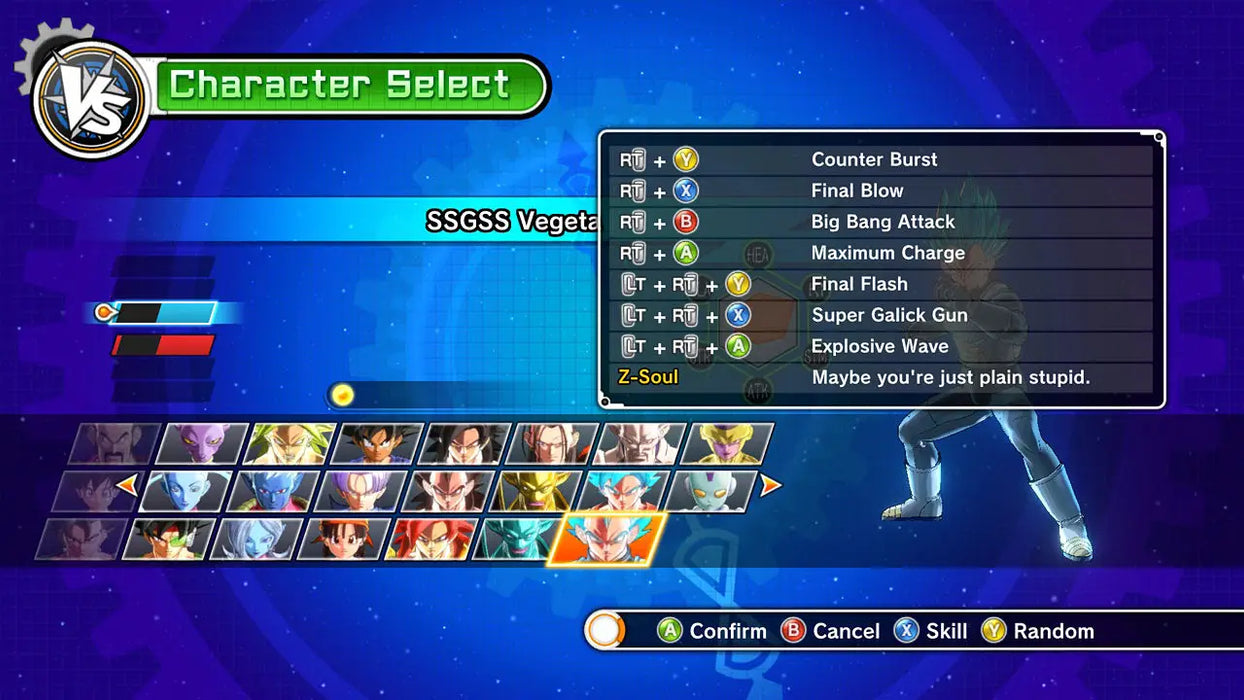
Task: Select the Super 17 character tile
Action: (554, 443)
